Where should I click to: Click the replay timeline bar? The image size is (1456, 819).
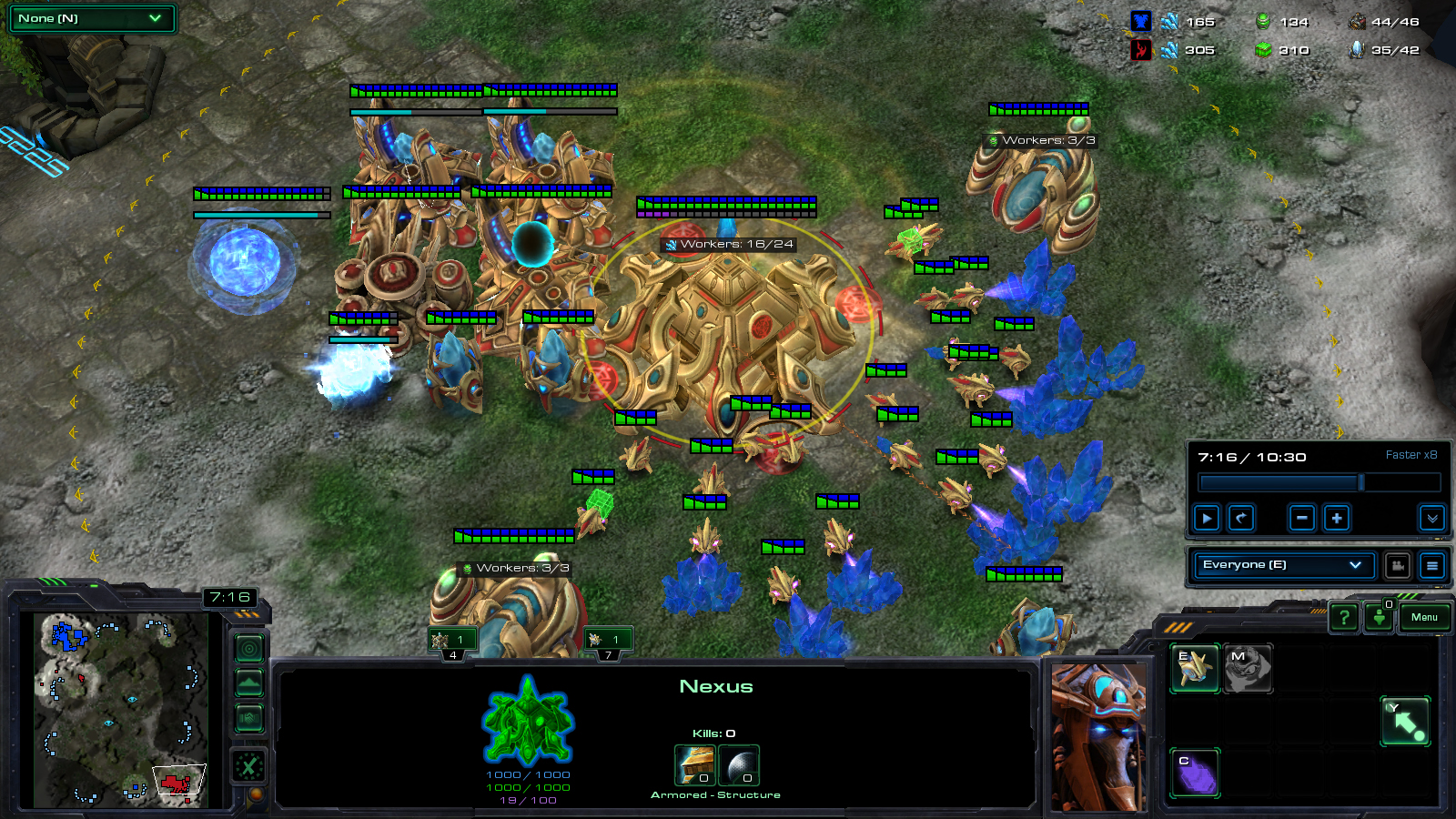(1319, 482)
